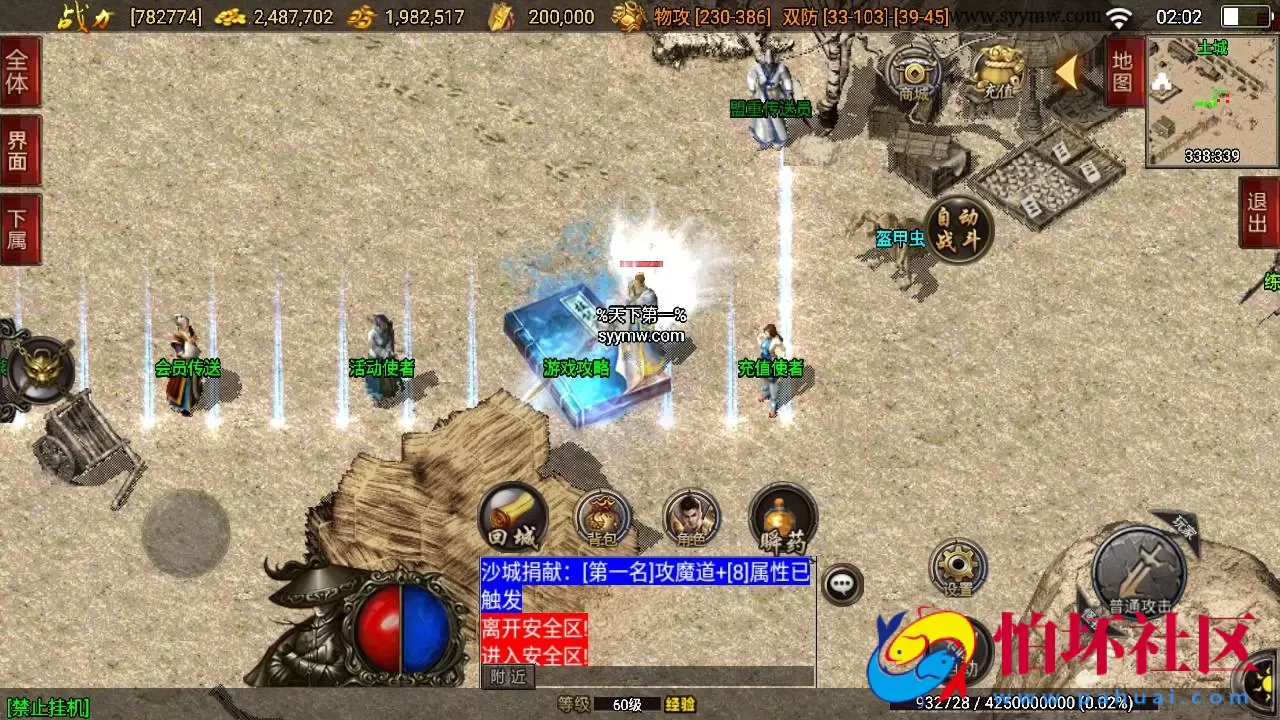
Task: Expand the 下属 subordinate panel tab
Action: click(17, 221)
